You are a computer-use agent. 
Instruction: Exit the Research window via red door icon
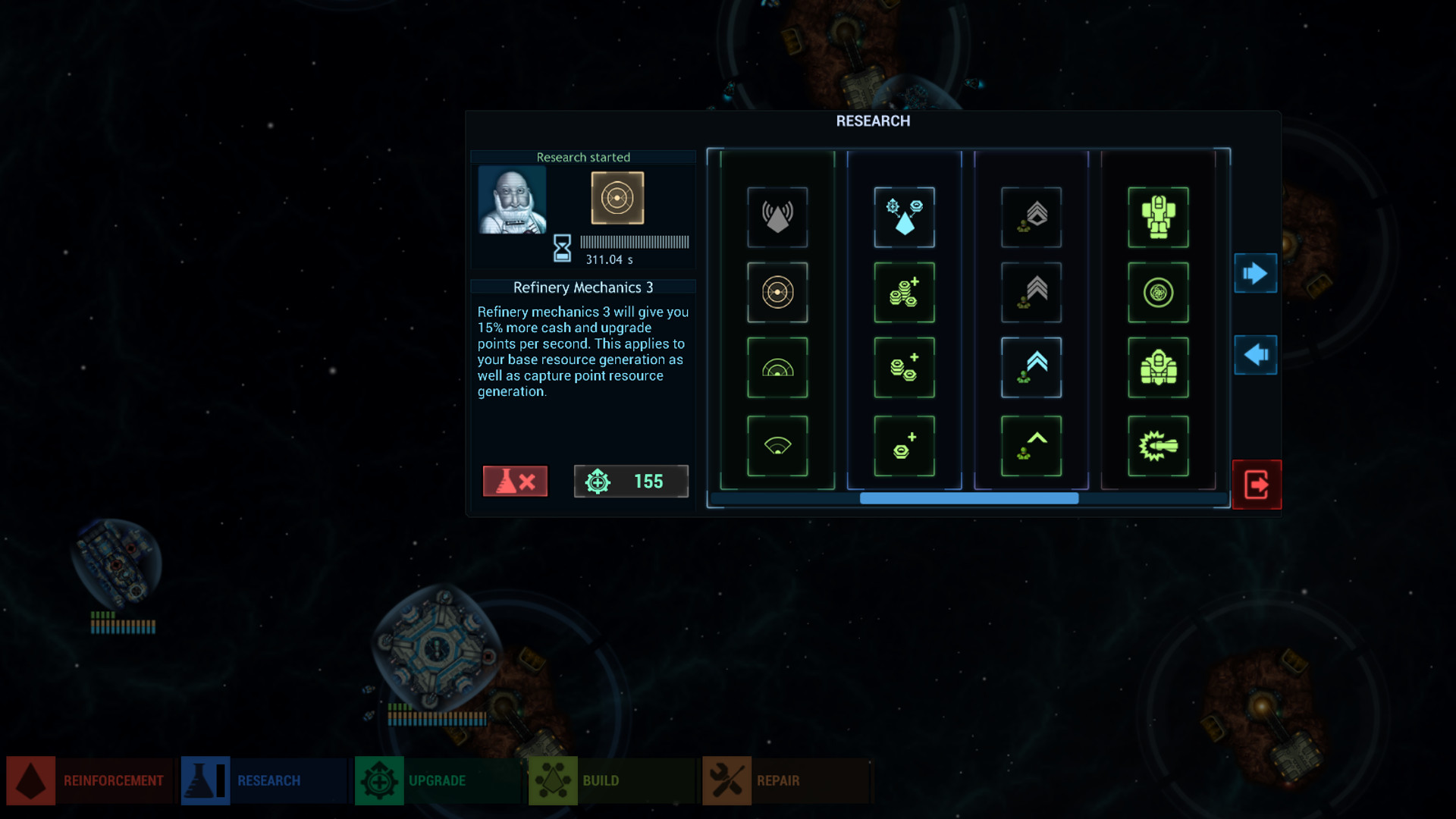1256,485
